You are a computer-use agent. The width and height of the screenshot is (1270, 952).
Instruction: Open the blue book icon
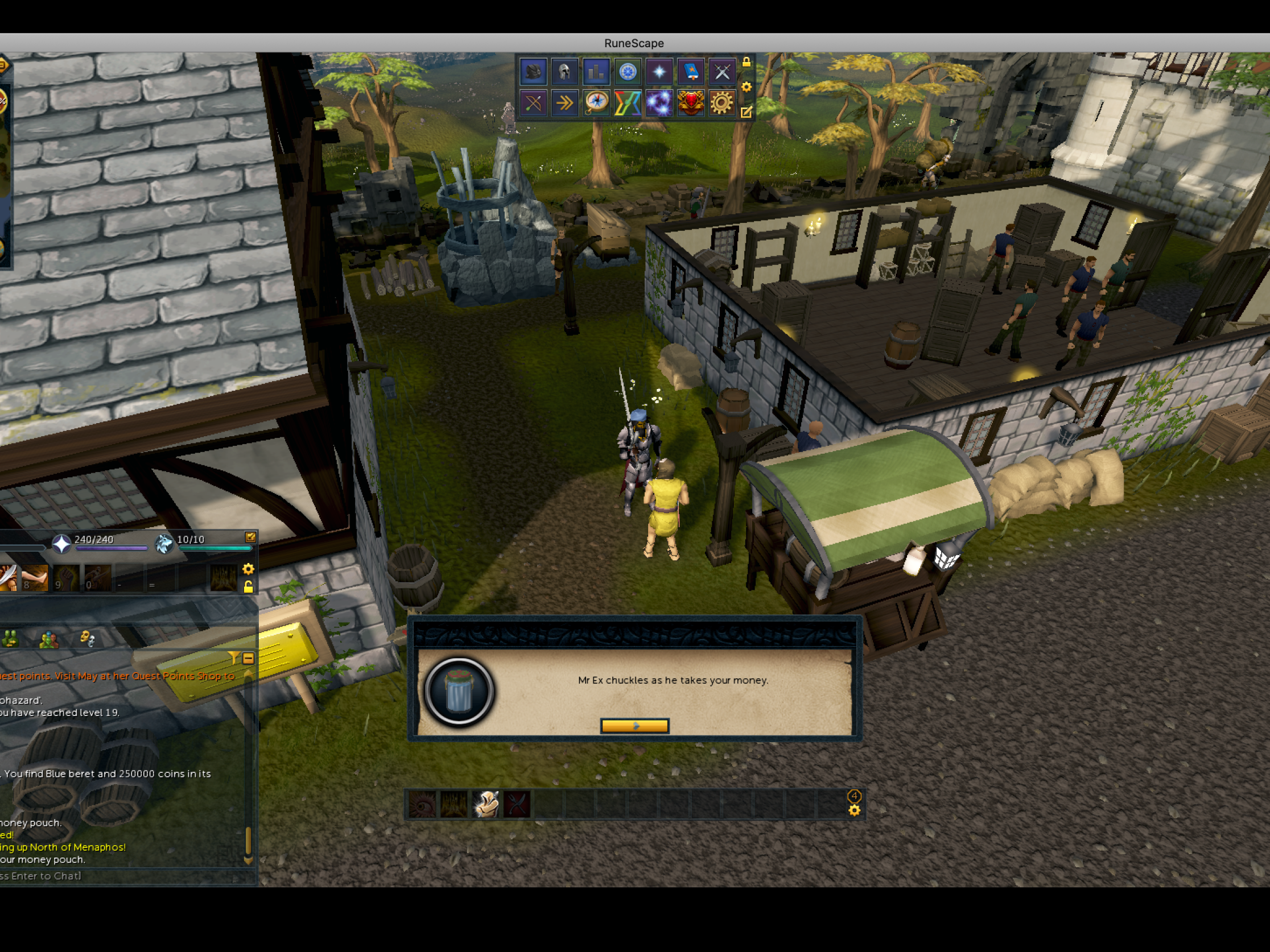pos(691,72)
